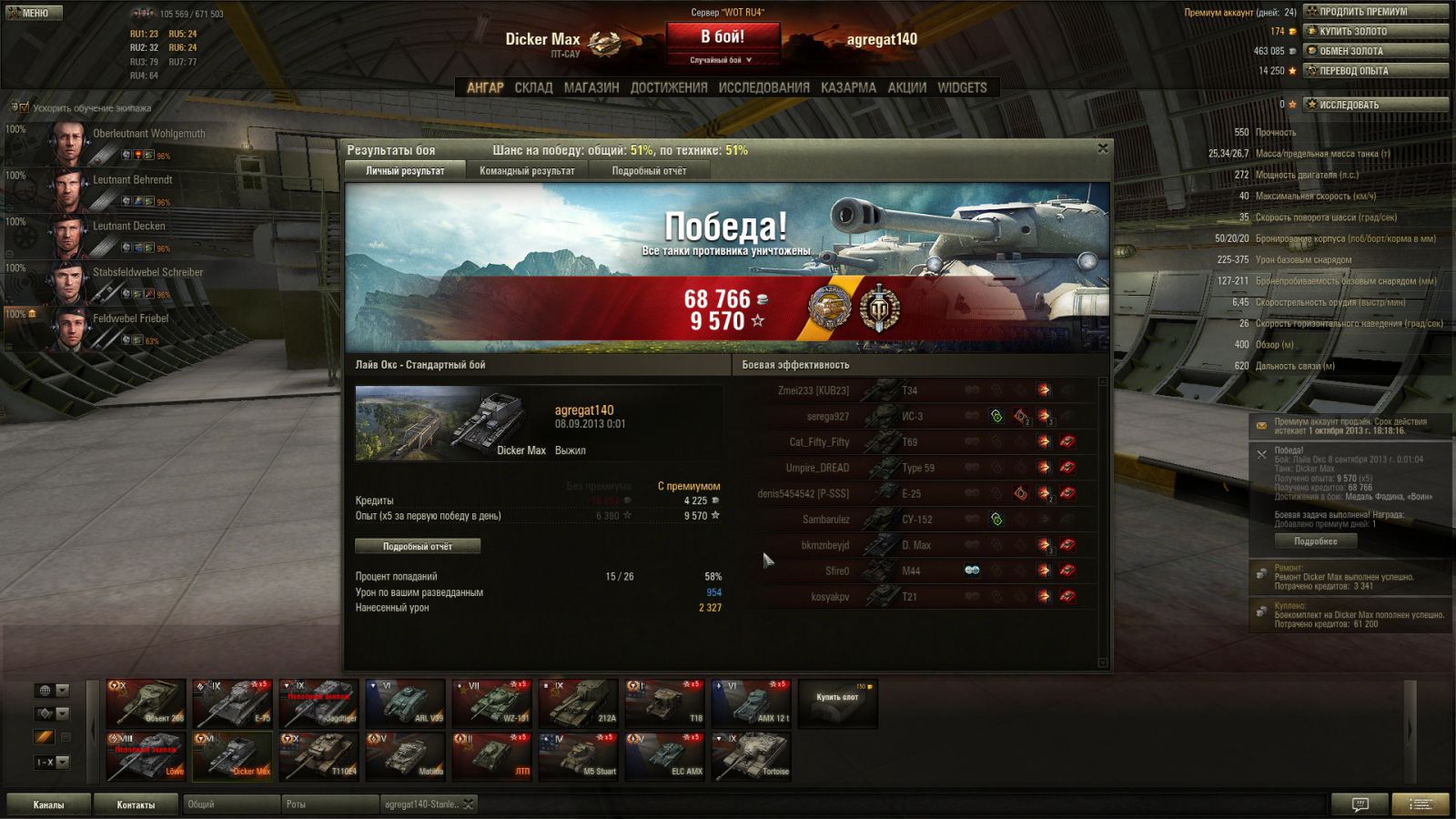Extend premium with ПРОДЛИТЬ ПРЕМИУМ

point(1375,12)
